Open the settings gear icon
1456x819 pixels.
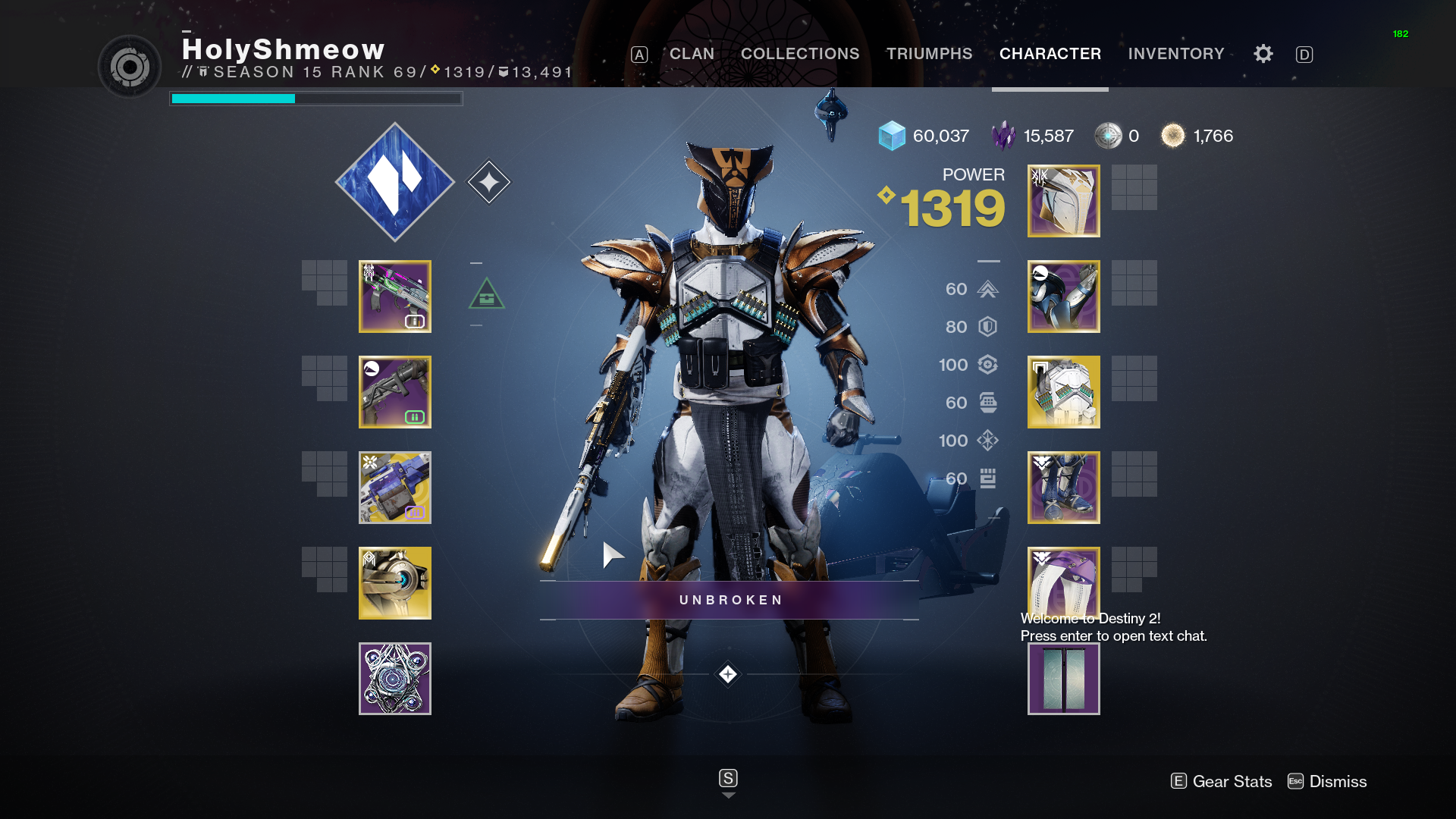click(x=1263, y=54)
